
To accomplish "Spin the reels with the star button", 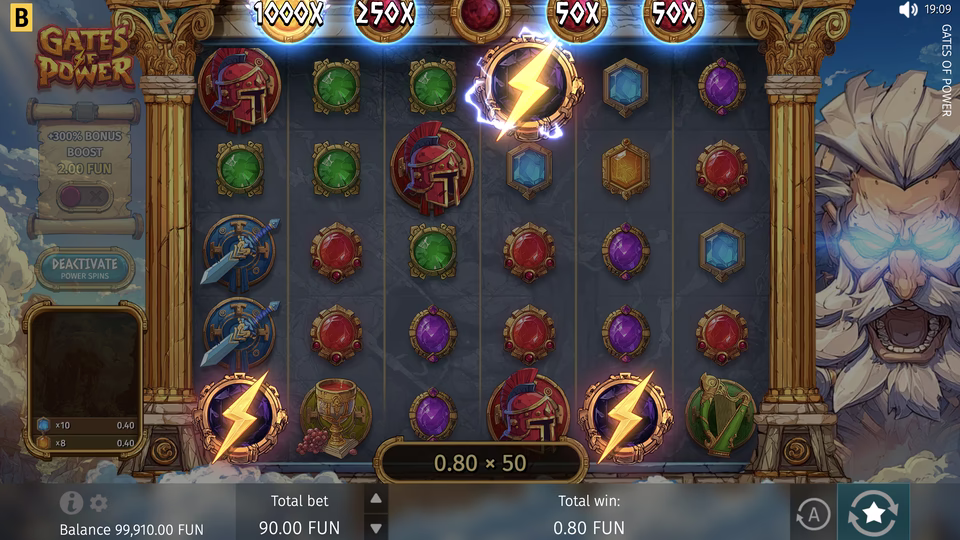I will click(873, 514).
